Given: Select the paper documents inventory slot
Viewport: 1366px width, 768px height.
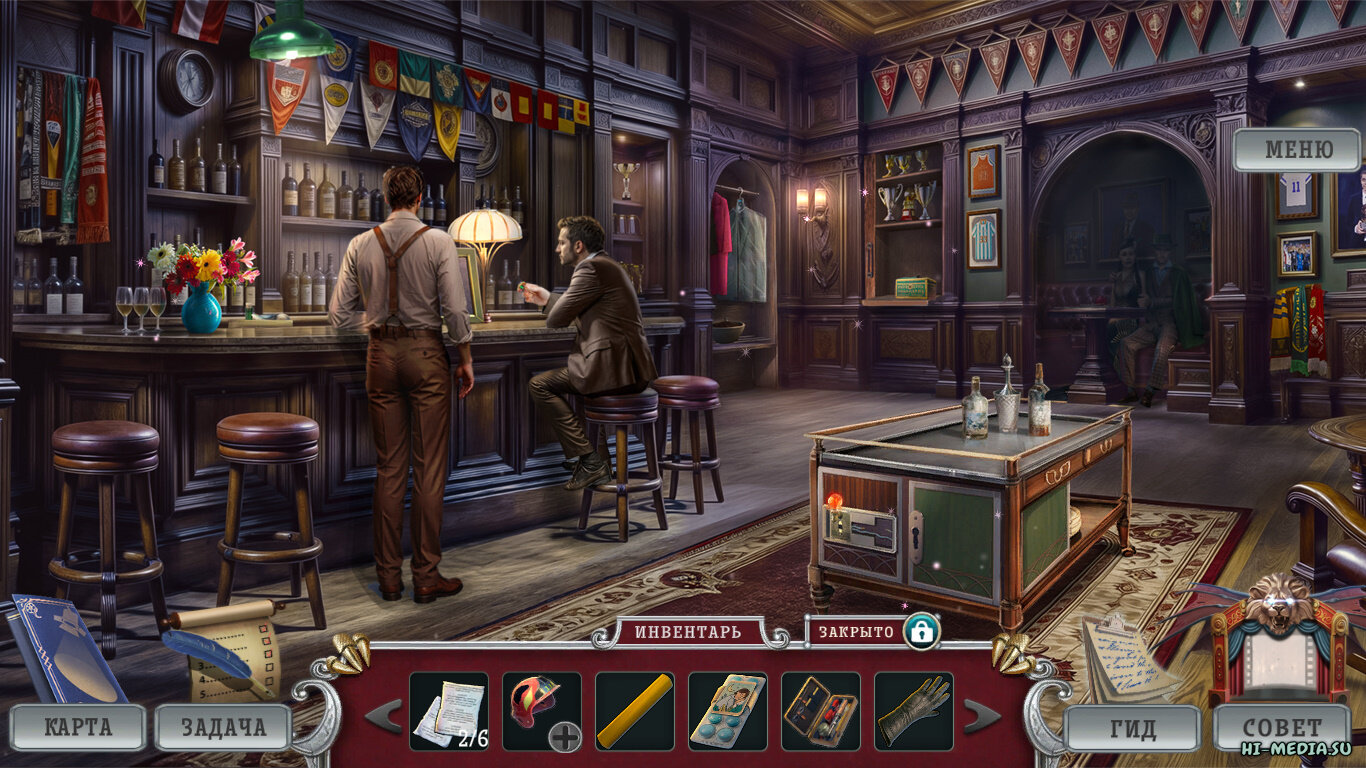Looking at the screenshot, I should point(448,711).
